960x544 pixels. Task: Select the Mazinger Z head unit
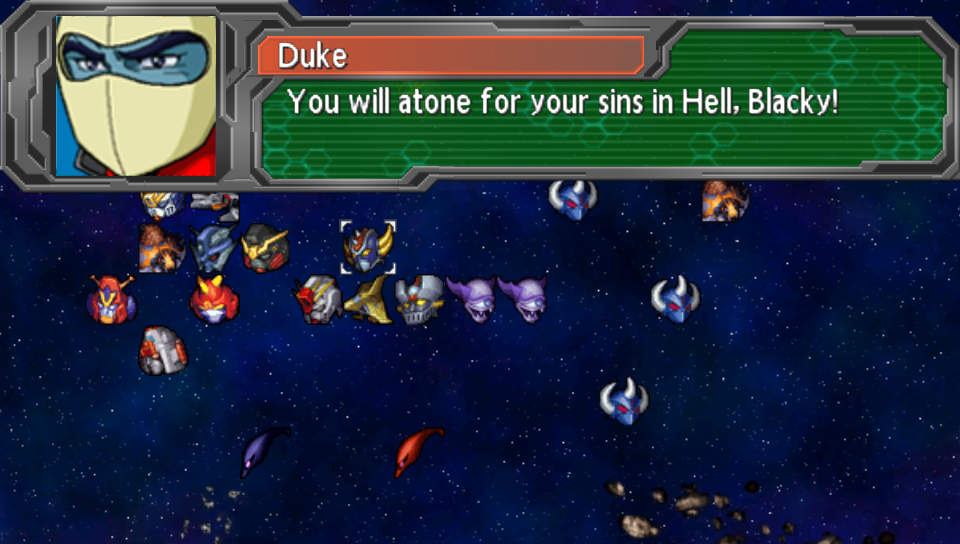pos(419,300)
